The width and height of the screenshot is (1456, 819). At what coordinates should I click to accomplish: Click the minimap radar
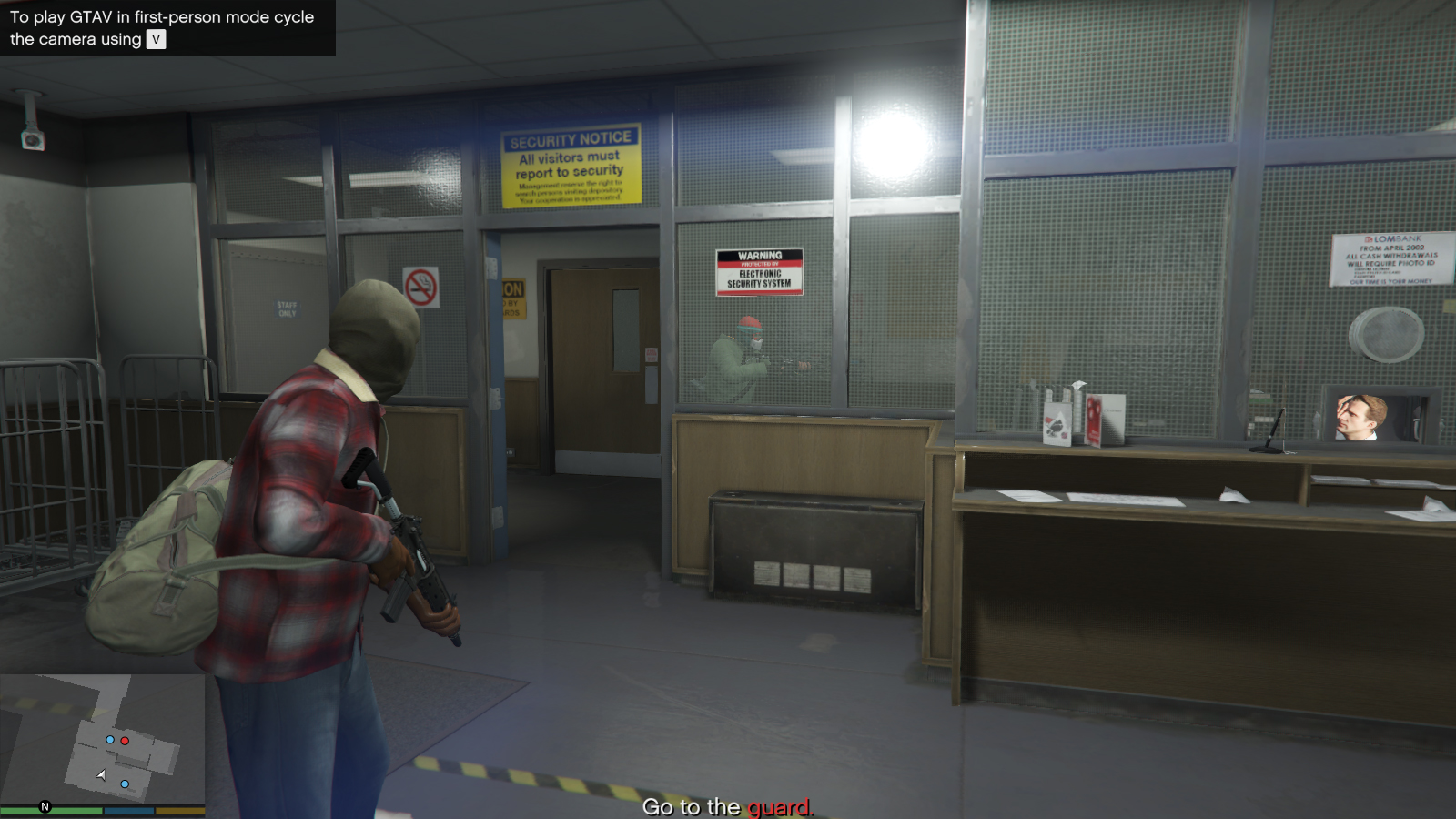coord(102,739)
